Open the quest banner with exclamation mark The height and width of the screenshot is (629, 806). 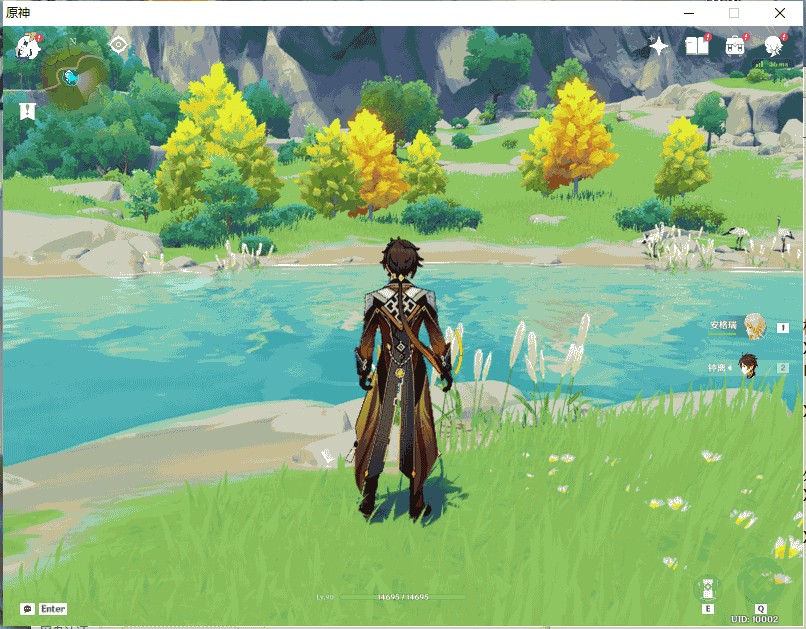tap(27, 109)
